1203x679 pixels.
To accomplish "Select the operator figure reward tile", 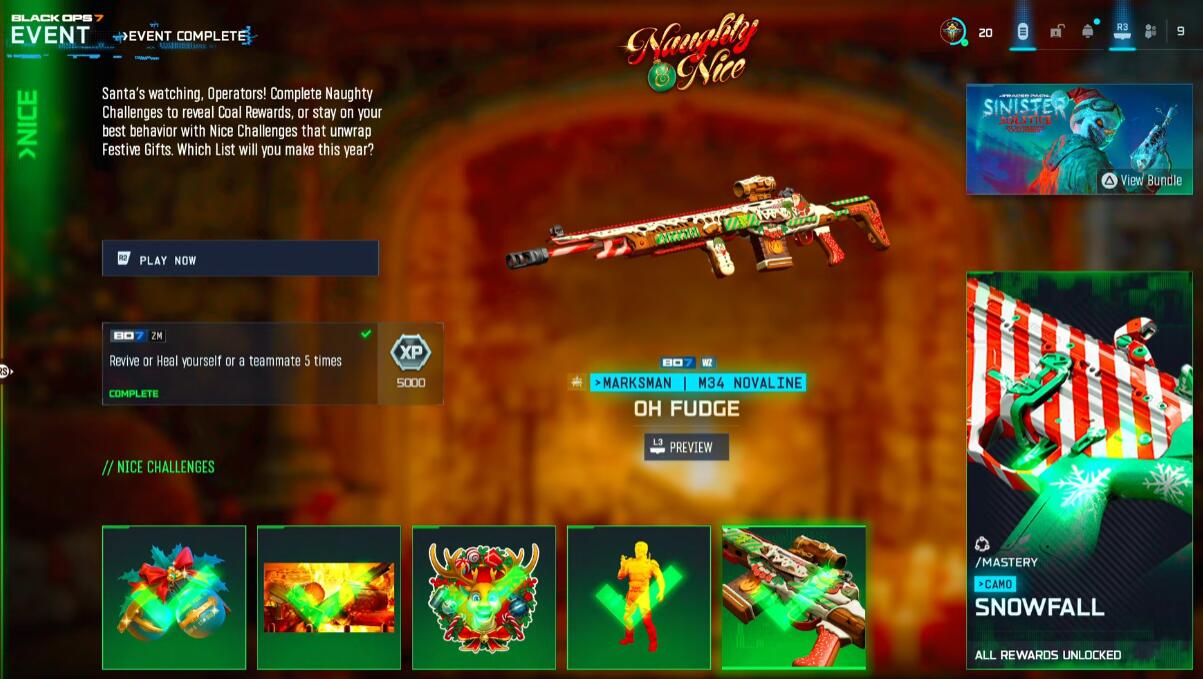I will (639, 597).
